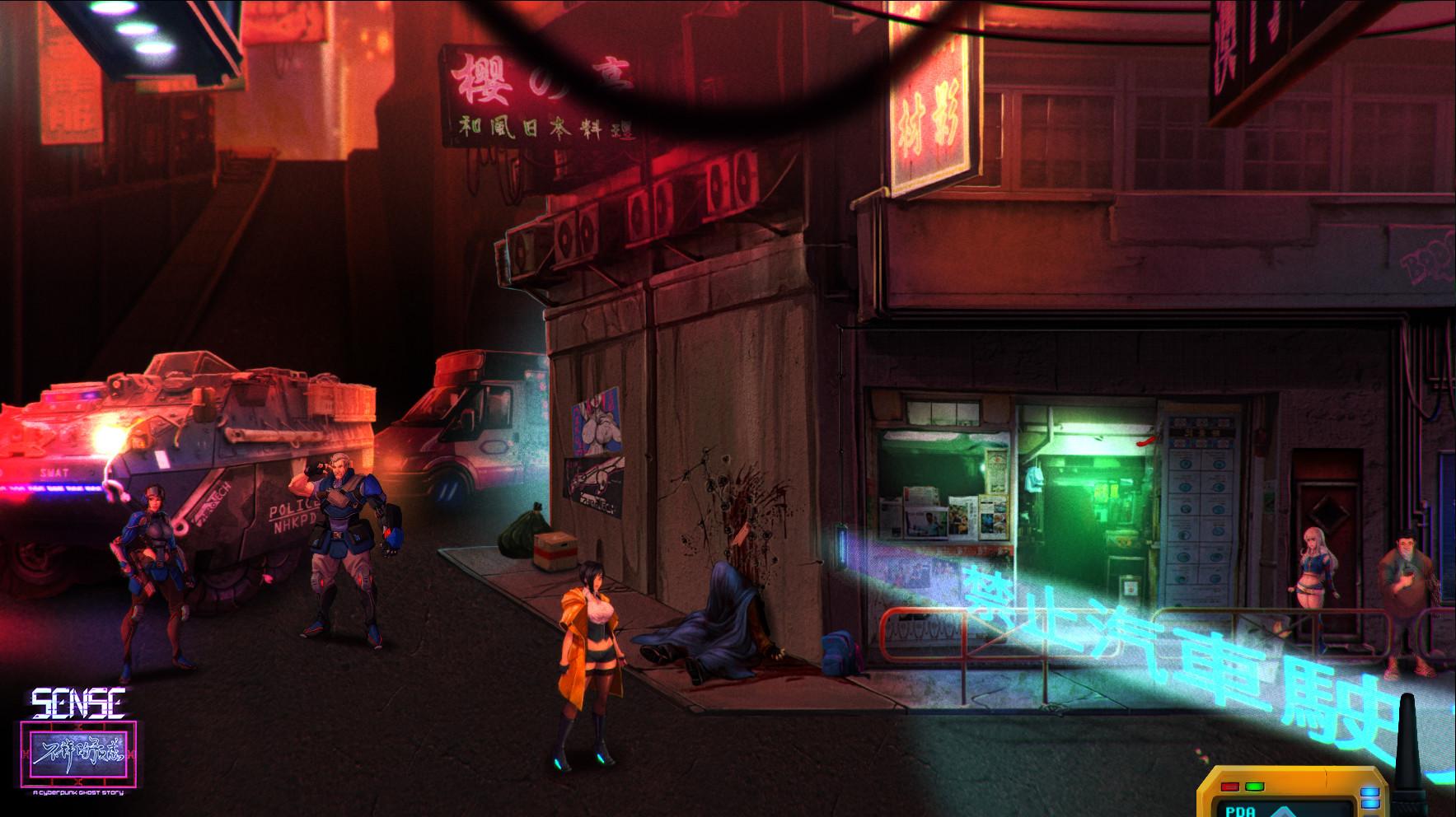
Task: Toggle the lower blue button on the PDA
Action: (1370, 805)
